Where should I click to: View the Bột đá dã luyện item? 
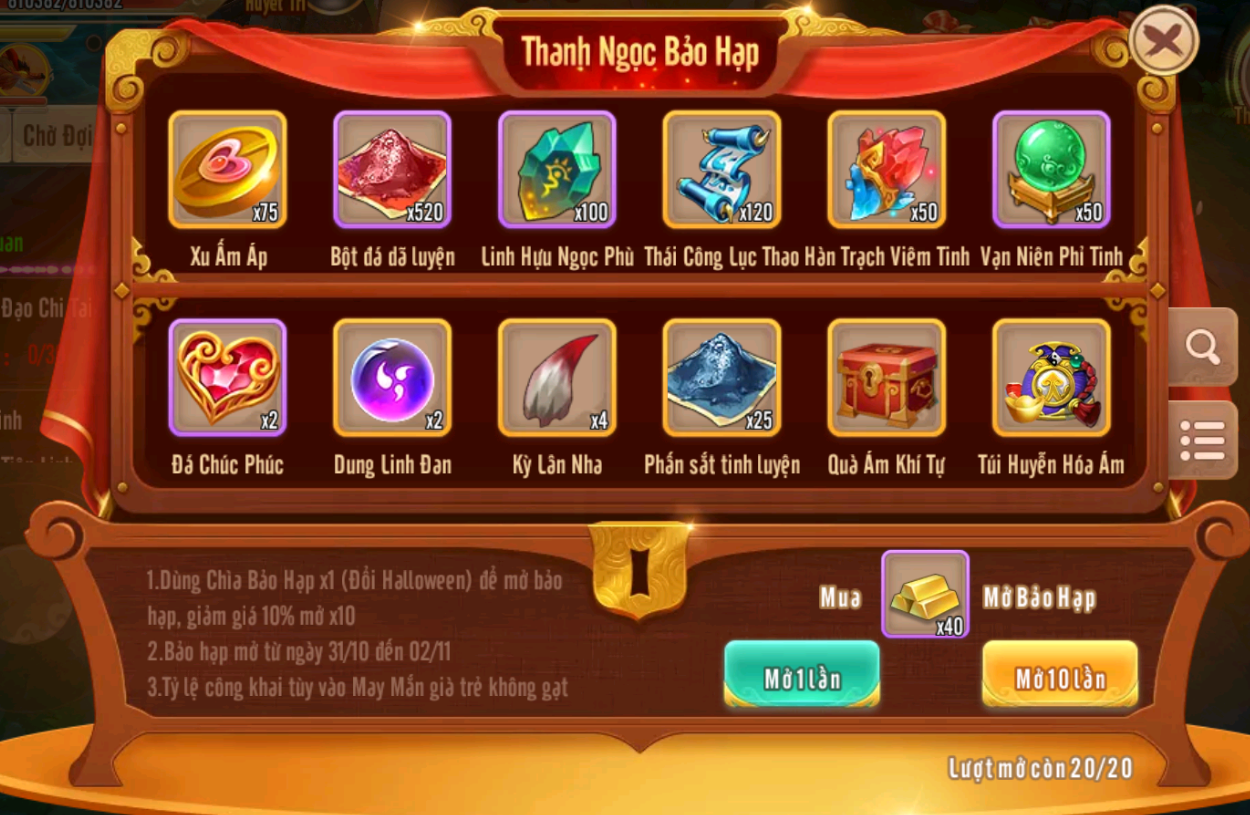coord(392,169)
